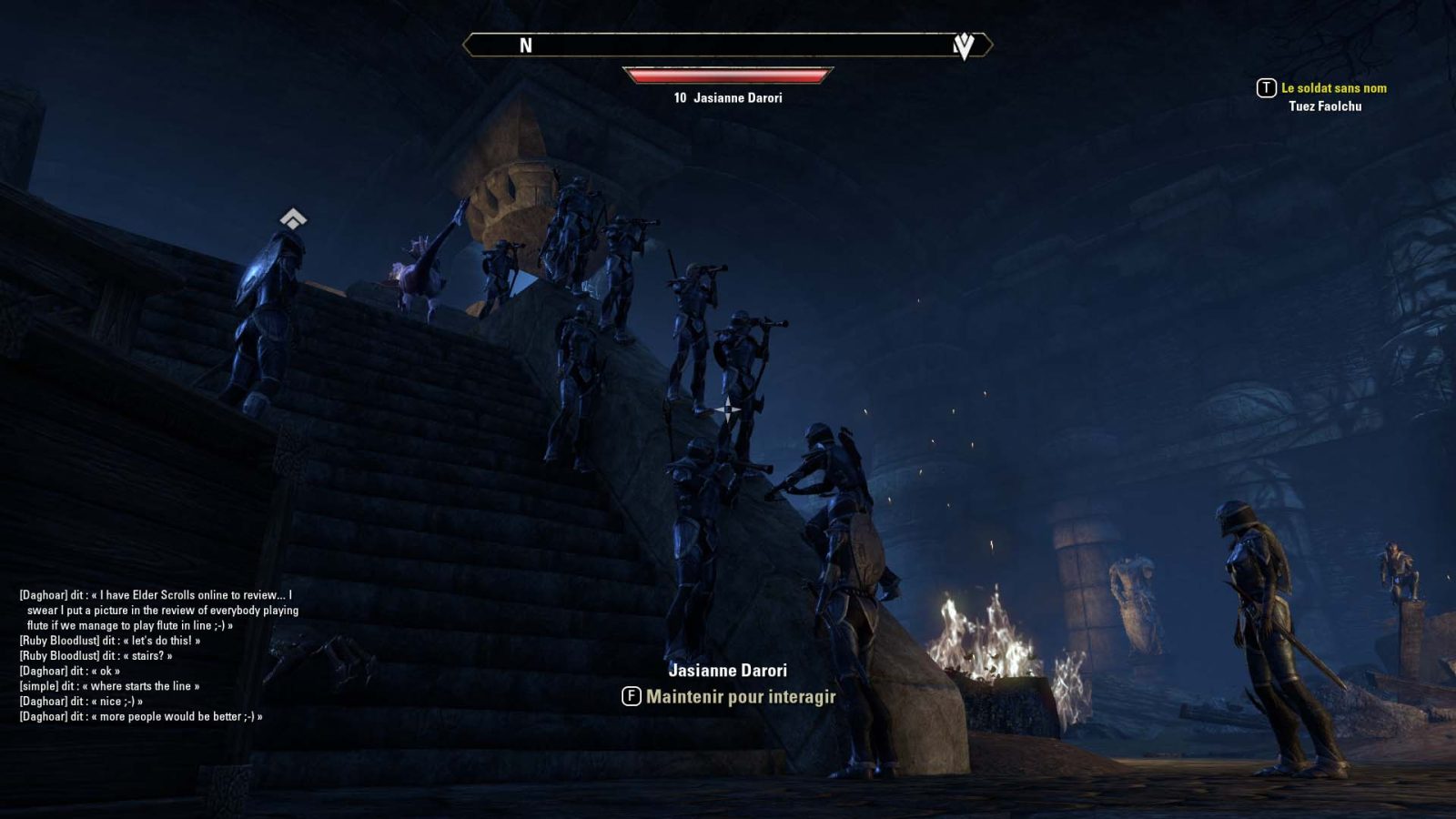Select the quest title Le soldat sans nom
The image size is (1456, 819).
pos(1333,88)
